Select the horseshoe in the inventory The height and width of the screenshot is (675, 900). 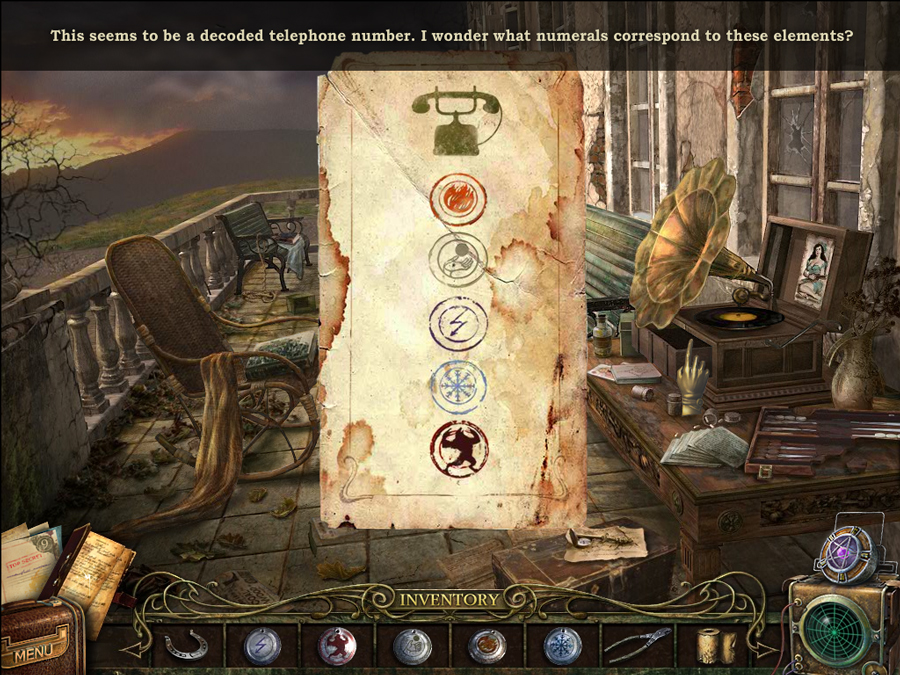point(186,646)
